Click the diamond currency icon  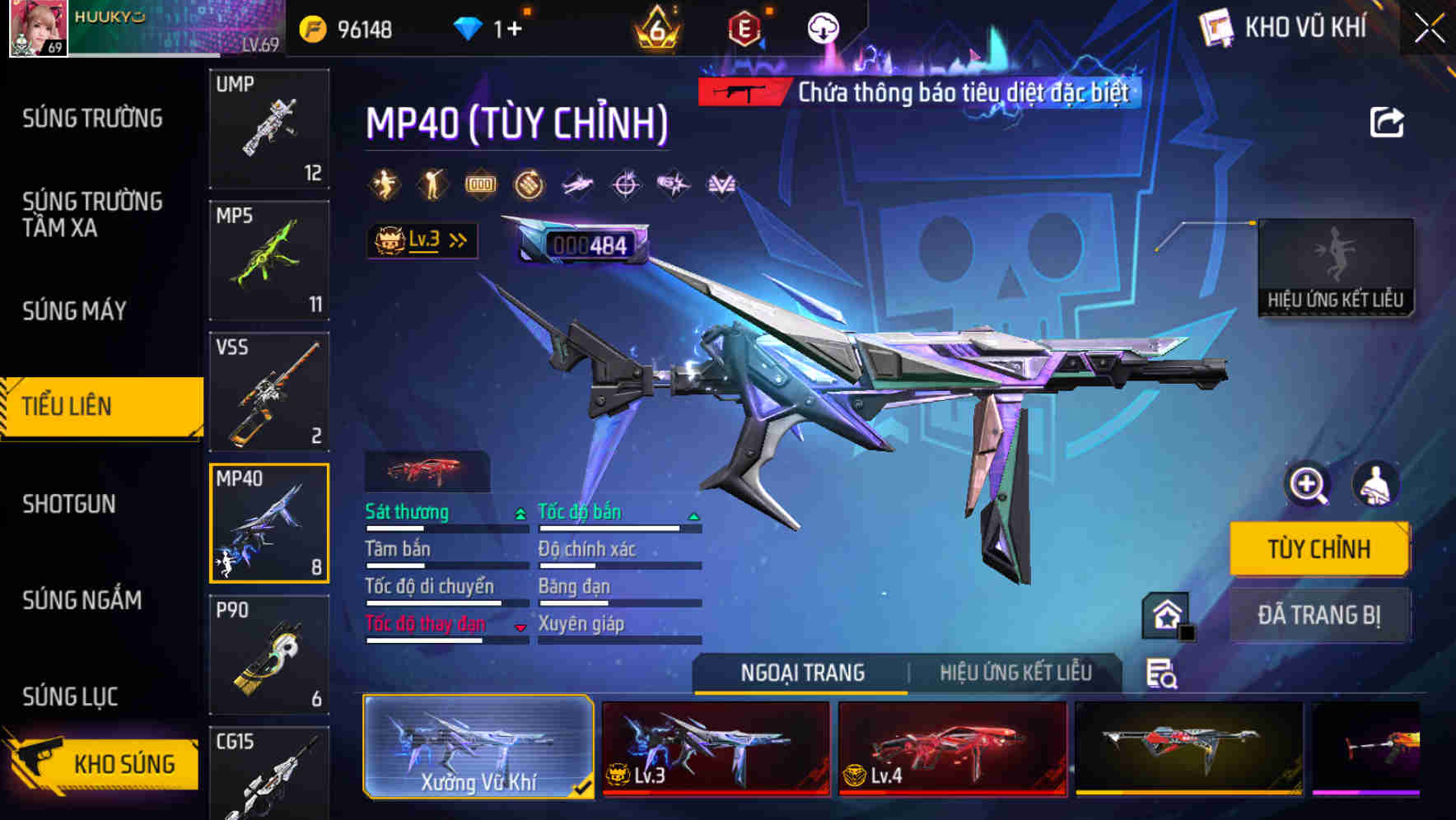tap(469, 26)
